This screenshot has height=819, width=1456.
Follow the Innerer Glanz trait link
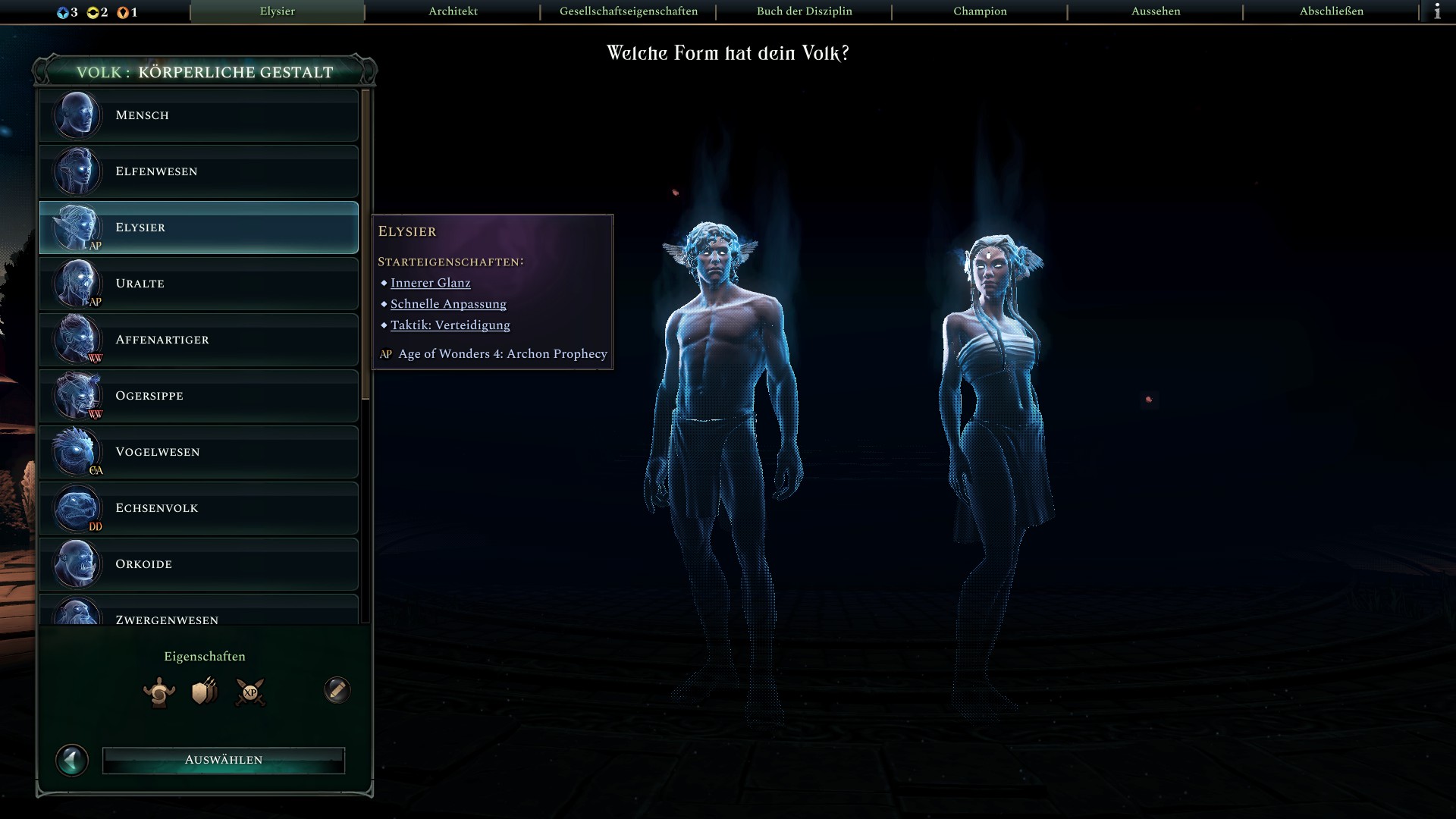pyautogui.click(x=430, y=283)
